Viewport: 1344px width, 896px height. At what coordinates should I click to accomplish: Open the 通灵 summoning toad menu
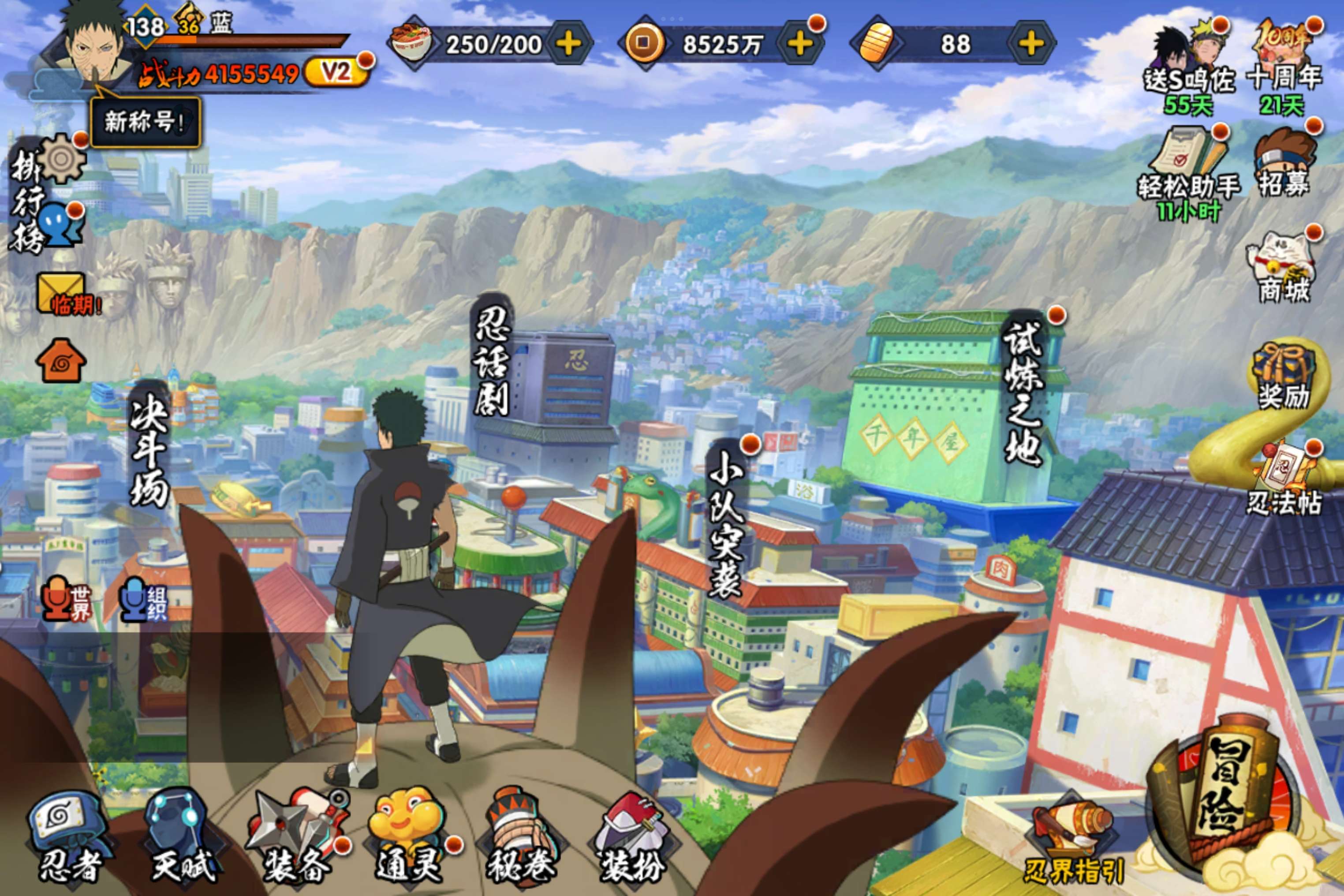click(x=408, y=837)
